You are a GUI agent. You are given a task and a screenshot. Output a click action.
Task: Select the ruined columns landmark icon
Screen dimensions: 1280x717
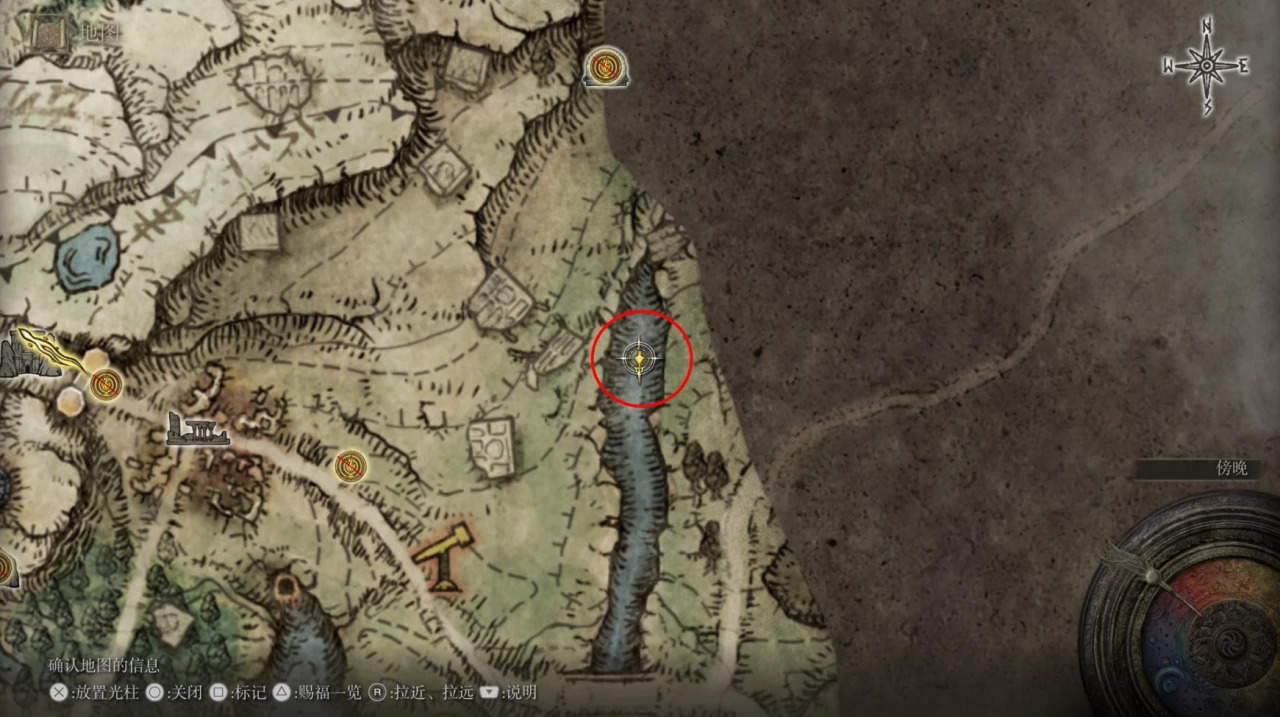pos(198,430)
